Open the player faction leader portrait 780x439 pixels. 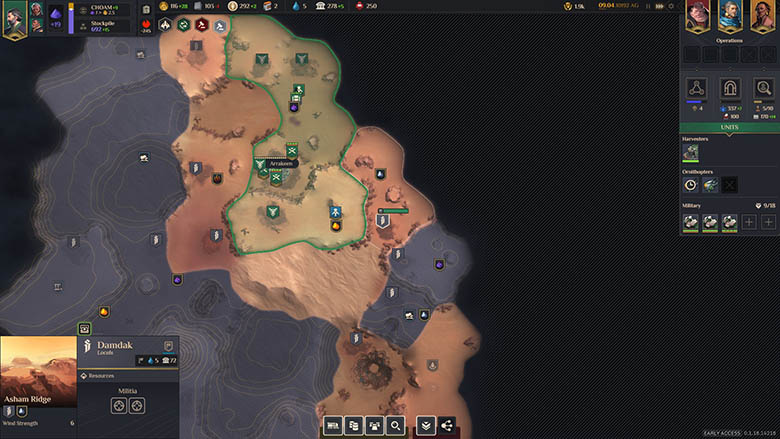(16, 19)
